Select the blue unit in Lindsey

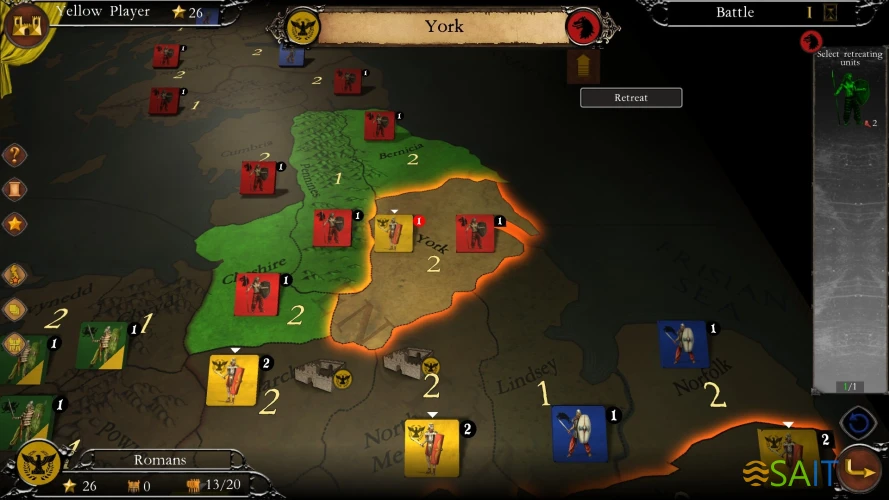[x=580, y=433]
